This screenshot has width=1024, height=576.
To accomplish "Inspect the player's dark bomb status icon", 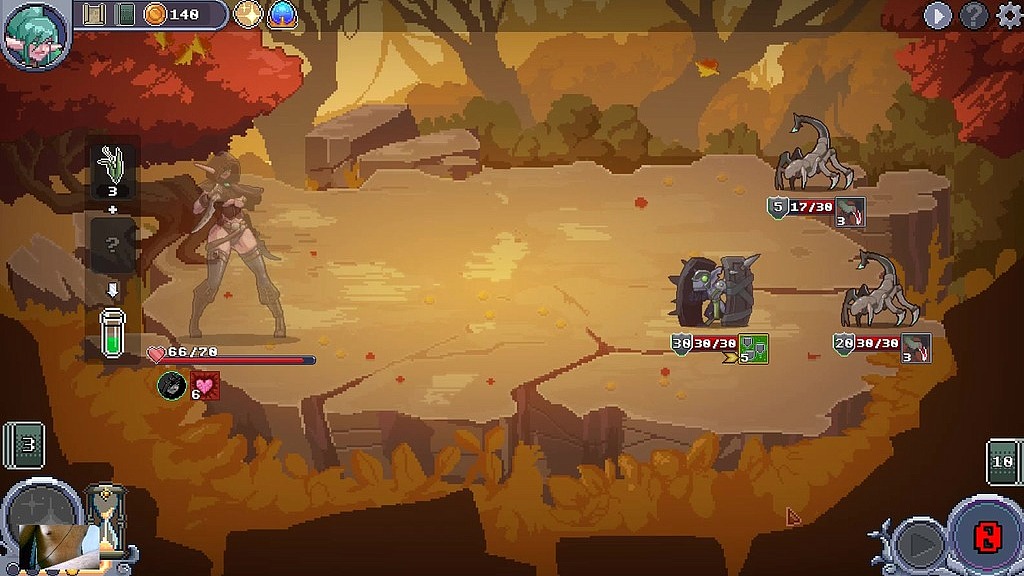I will click(173, 384).
